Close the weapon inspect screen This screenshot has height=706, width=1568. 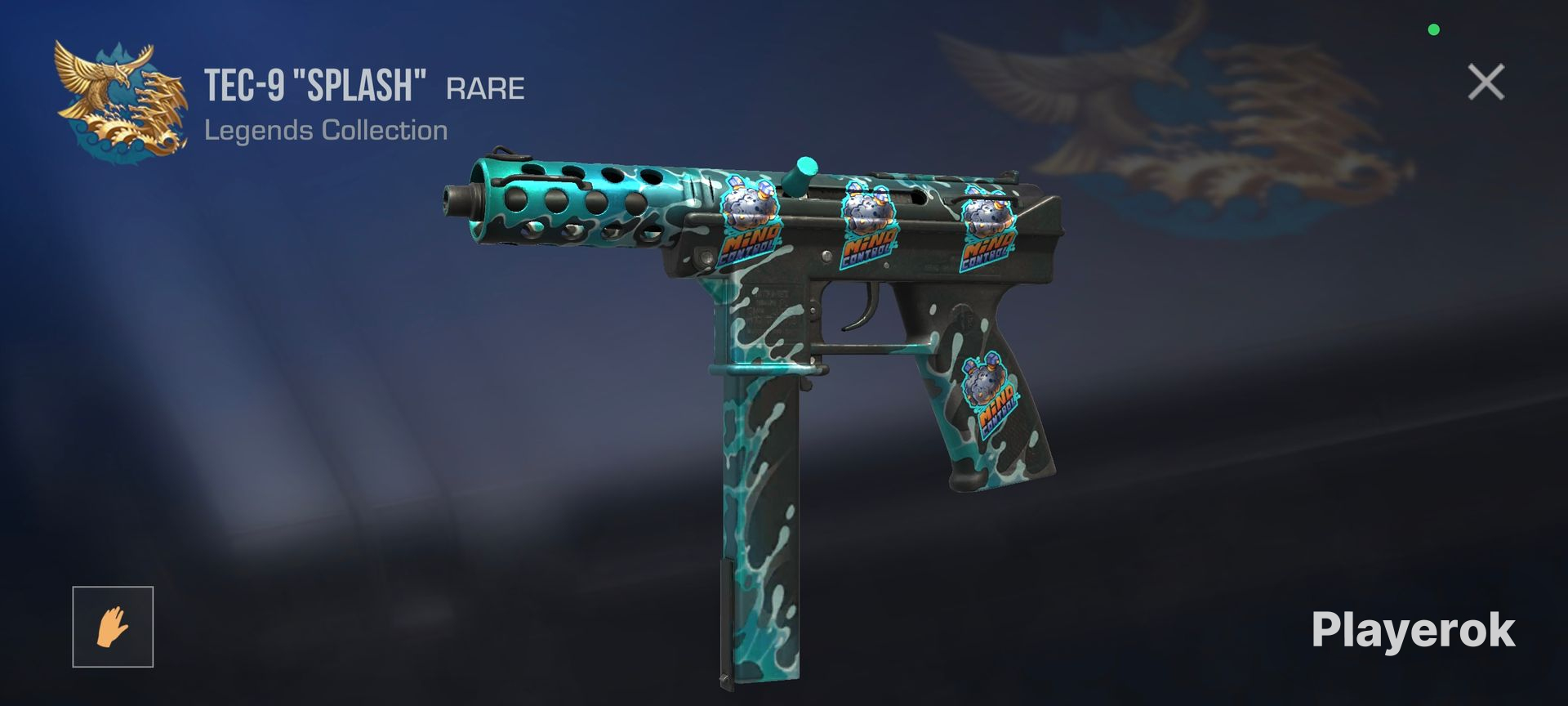[x=1486, y=83]
